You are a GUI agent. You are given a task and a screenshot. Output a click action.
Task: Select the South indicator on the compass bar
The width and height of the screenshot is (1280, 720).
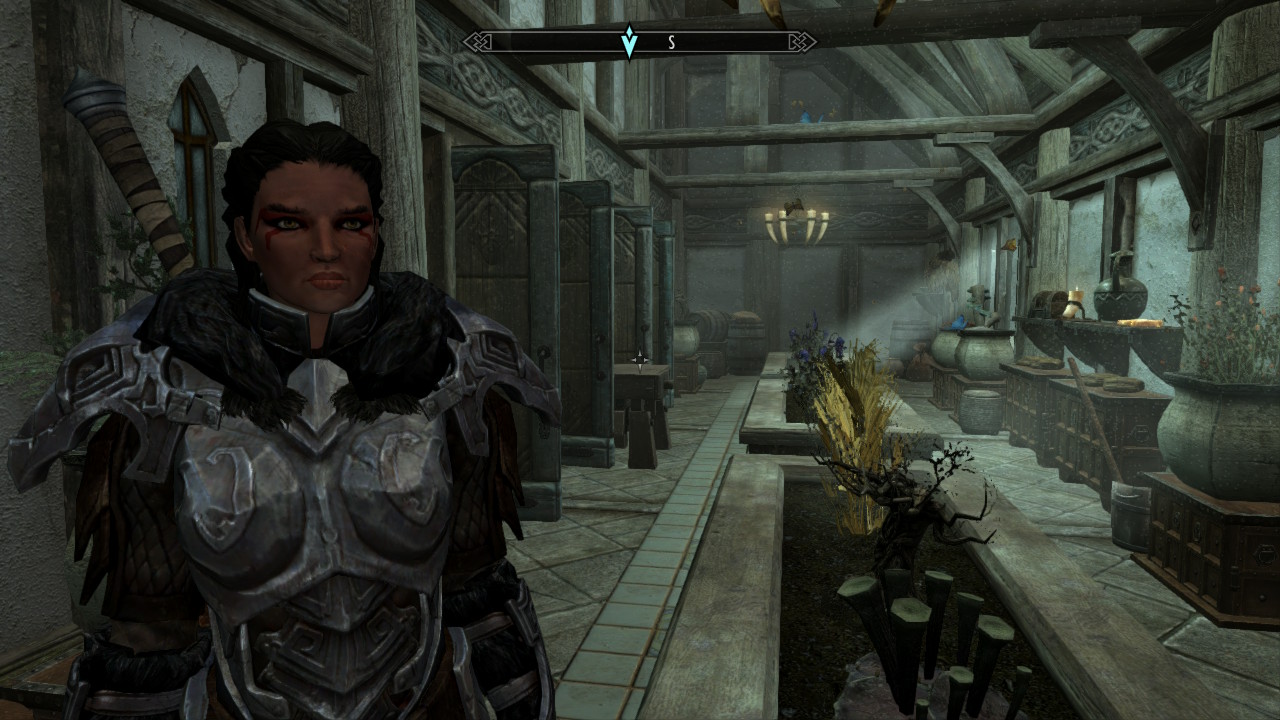coord(671,42)
